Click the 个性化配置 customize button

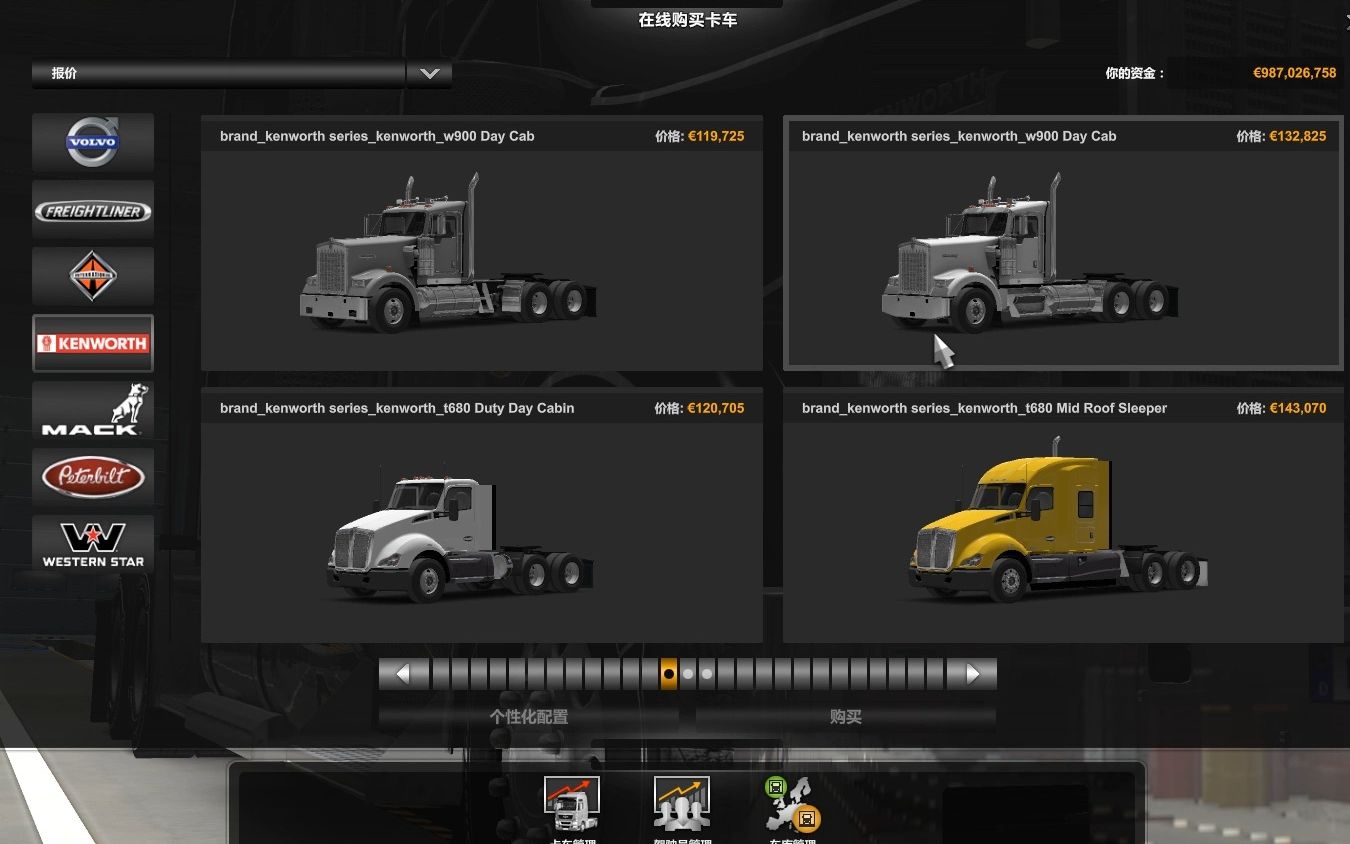point(529,717)
